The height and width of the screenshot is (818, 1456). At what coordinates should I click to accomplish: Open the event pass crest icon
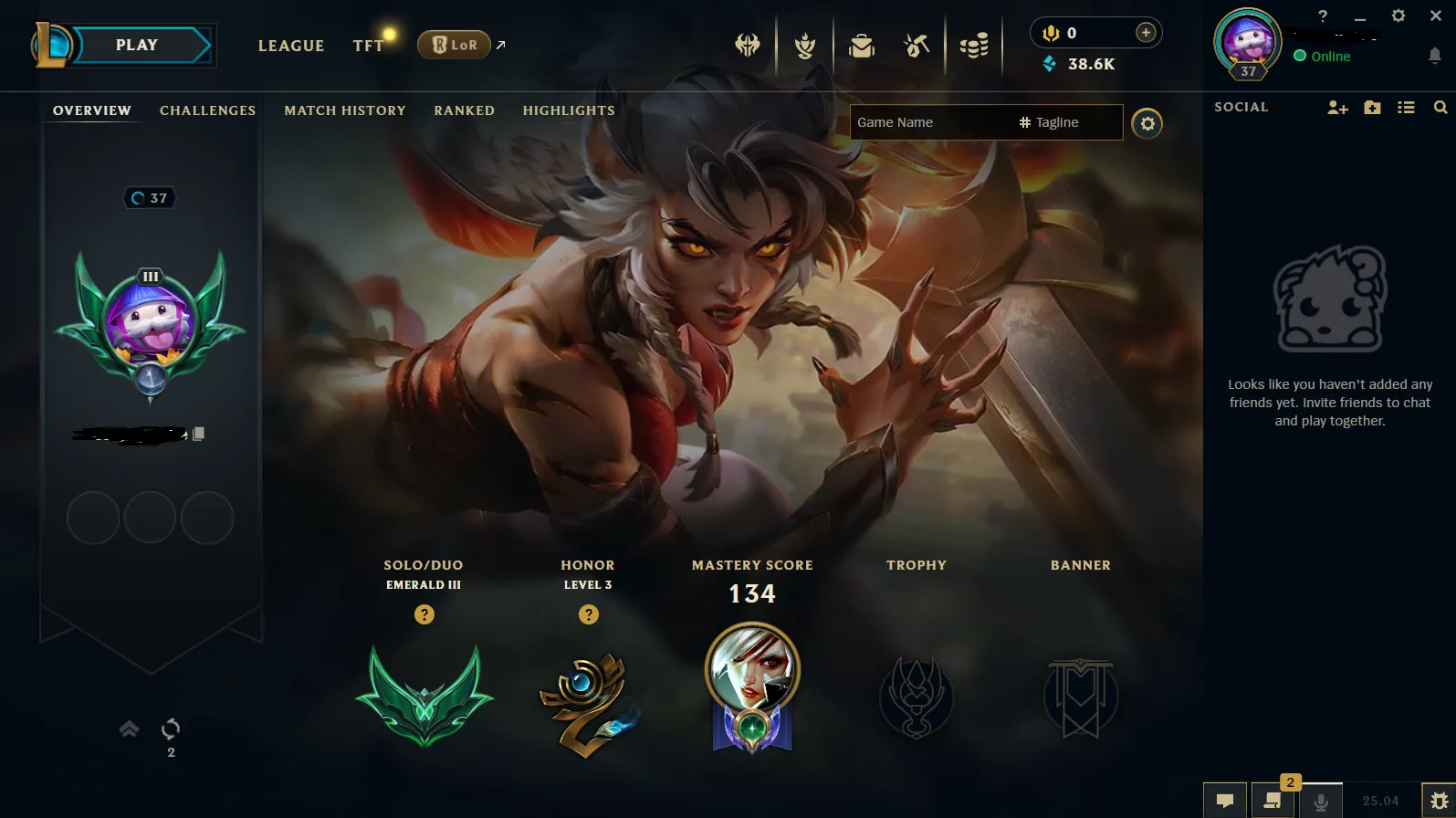pos(804,45)
